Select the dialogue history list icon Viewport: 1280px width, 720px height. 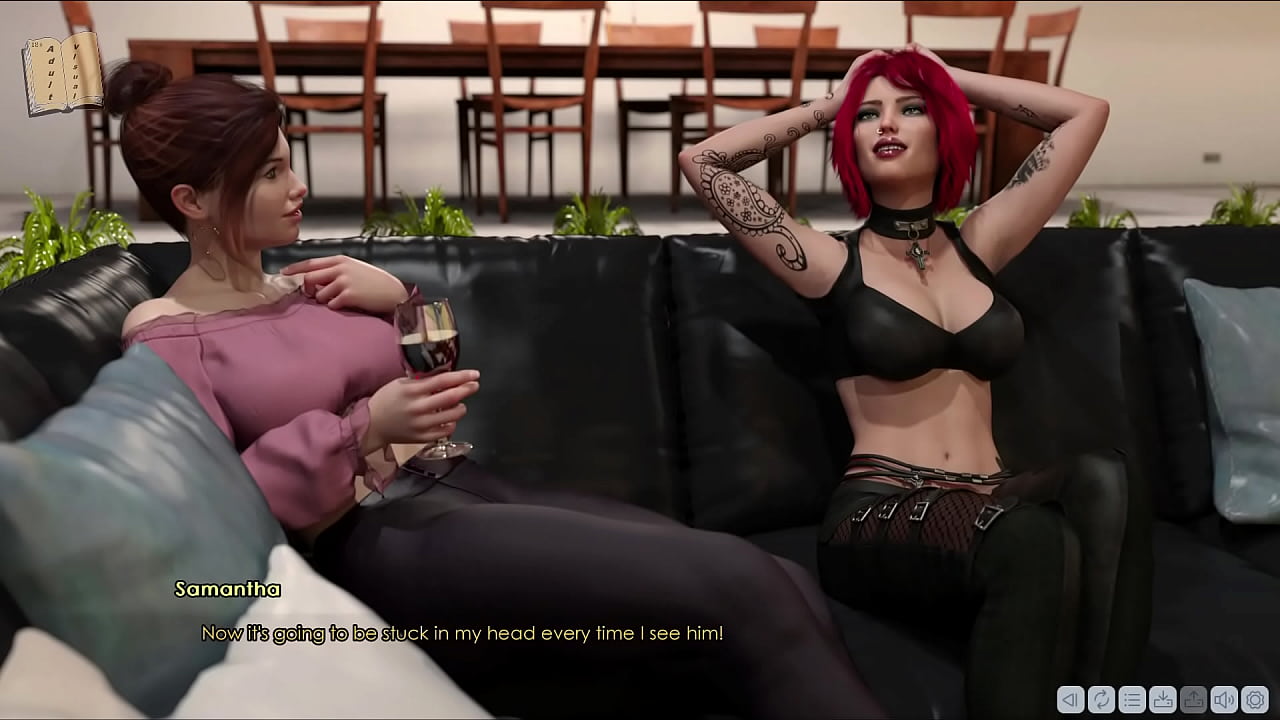(1132, 701)
